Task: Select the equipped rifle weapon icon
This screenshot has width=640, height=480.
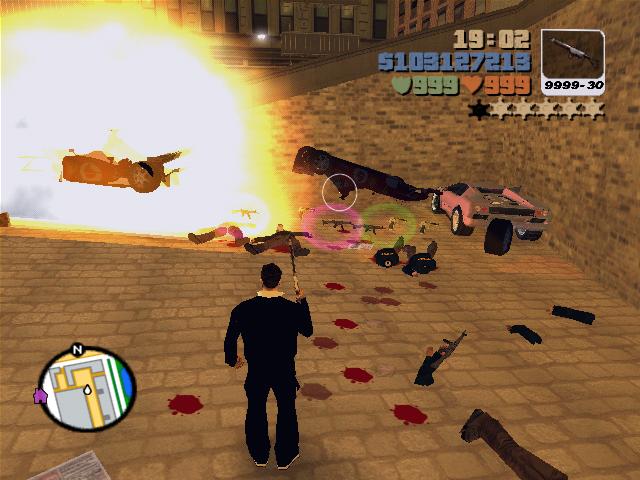Action: [573, 53]
